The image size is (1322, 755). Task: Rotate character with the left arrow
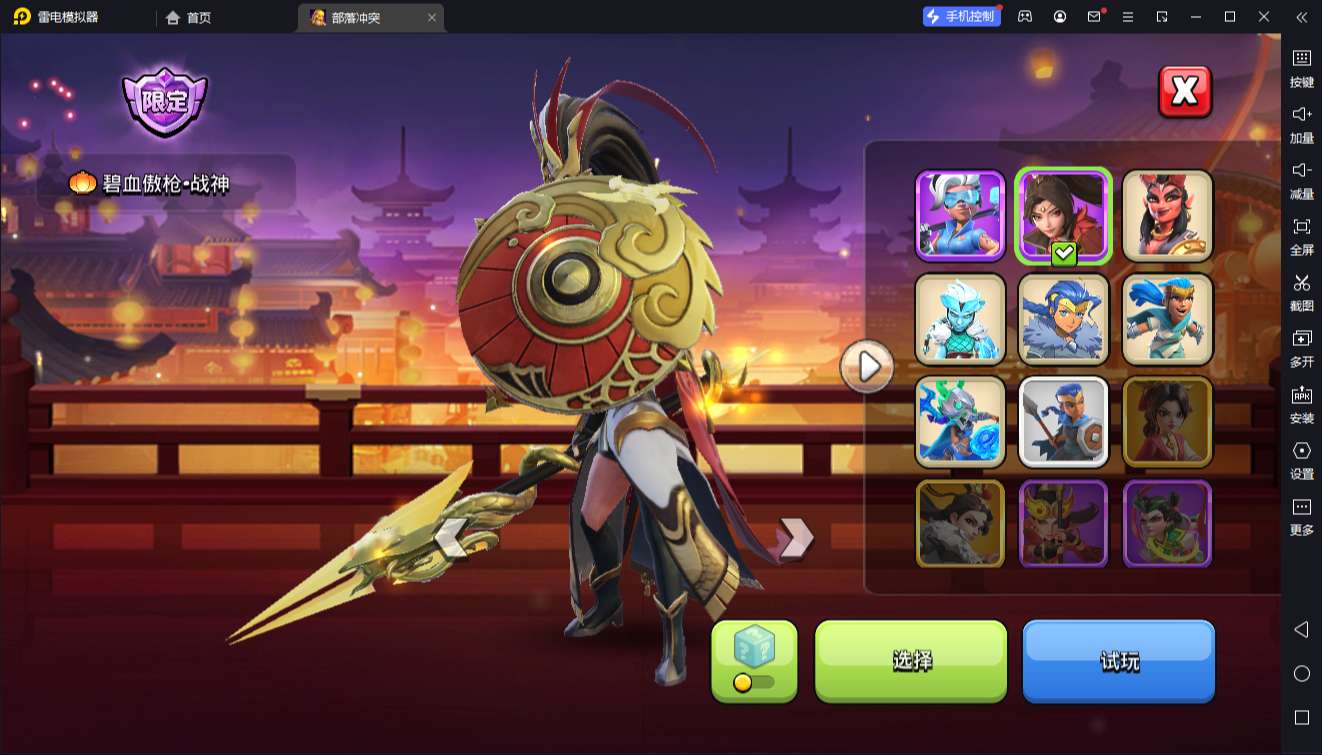point(452,538)
